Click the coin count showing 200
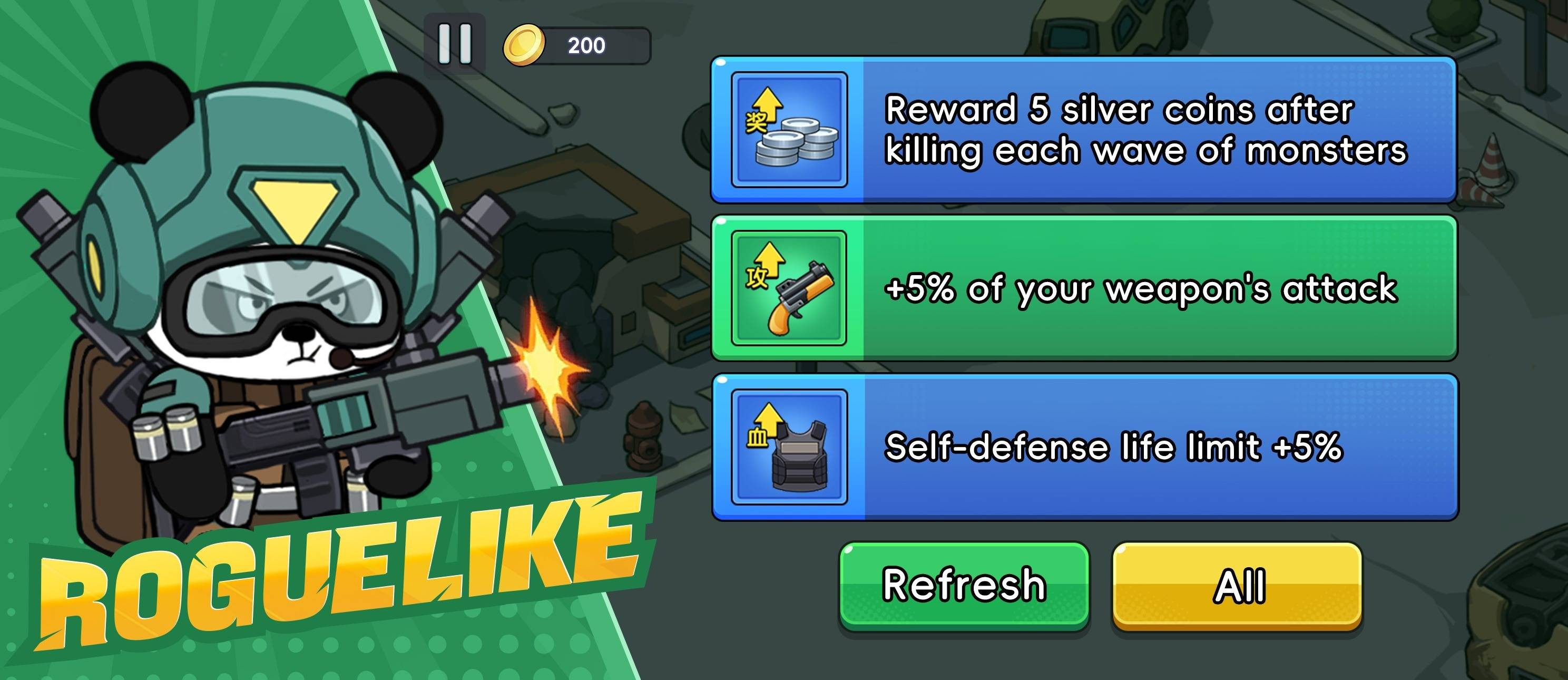 (x=585, y=43)
